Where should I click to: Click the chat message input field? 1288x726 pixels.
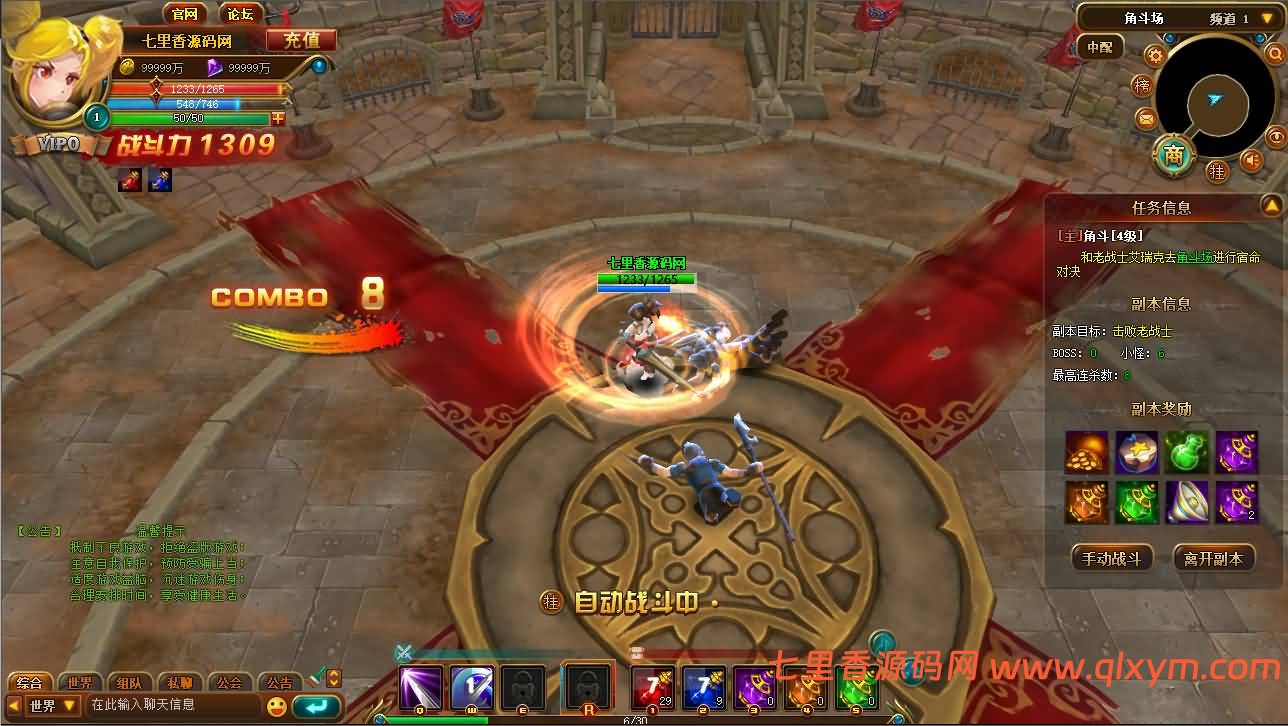[165, 705]
